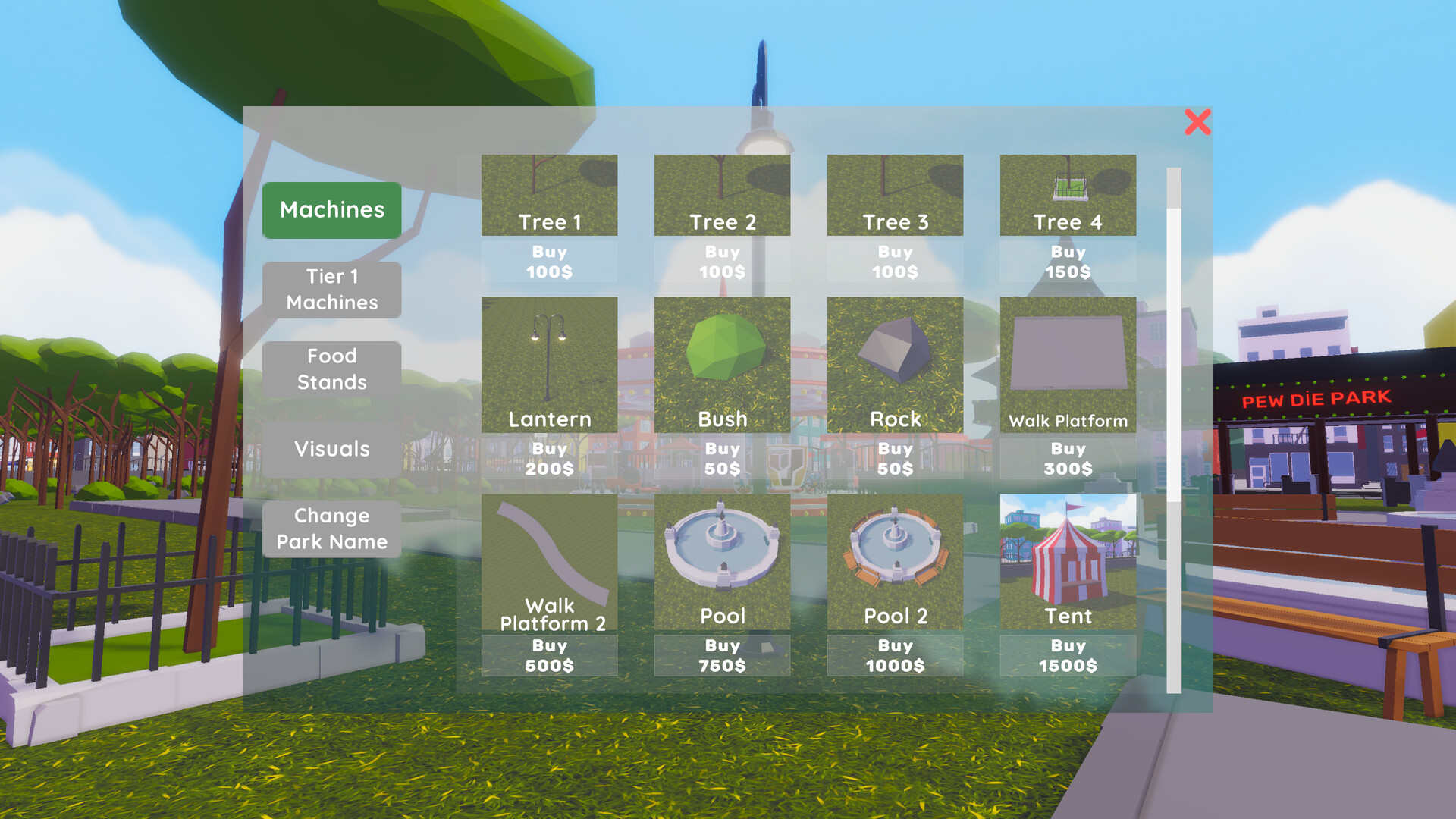Image resolution: width=1456 pixels, height=819 pixels.
Task: Select the Tree 2 thumbnail
Action: tap(722, 193)
